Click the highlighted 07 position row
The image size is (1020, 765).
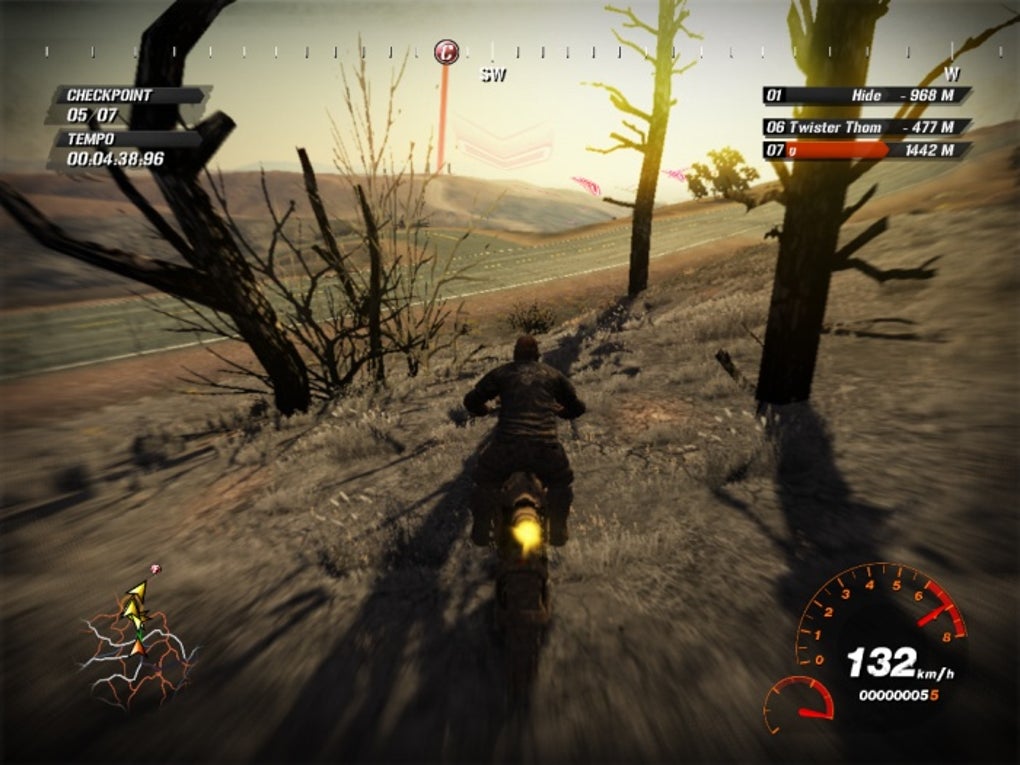tap(866, 151)
